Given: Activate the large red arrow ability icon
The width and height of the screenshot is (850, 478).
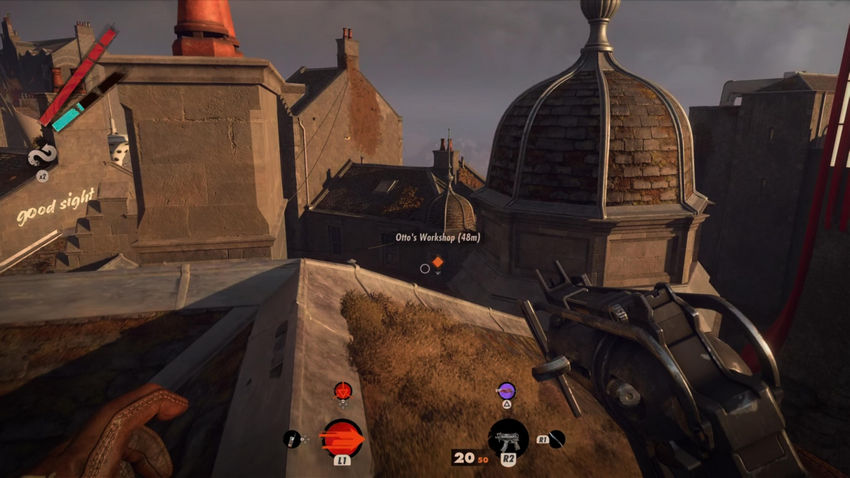Looking at the screenshot, I should pyautogui.click(x=341, y=437).
